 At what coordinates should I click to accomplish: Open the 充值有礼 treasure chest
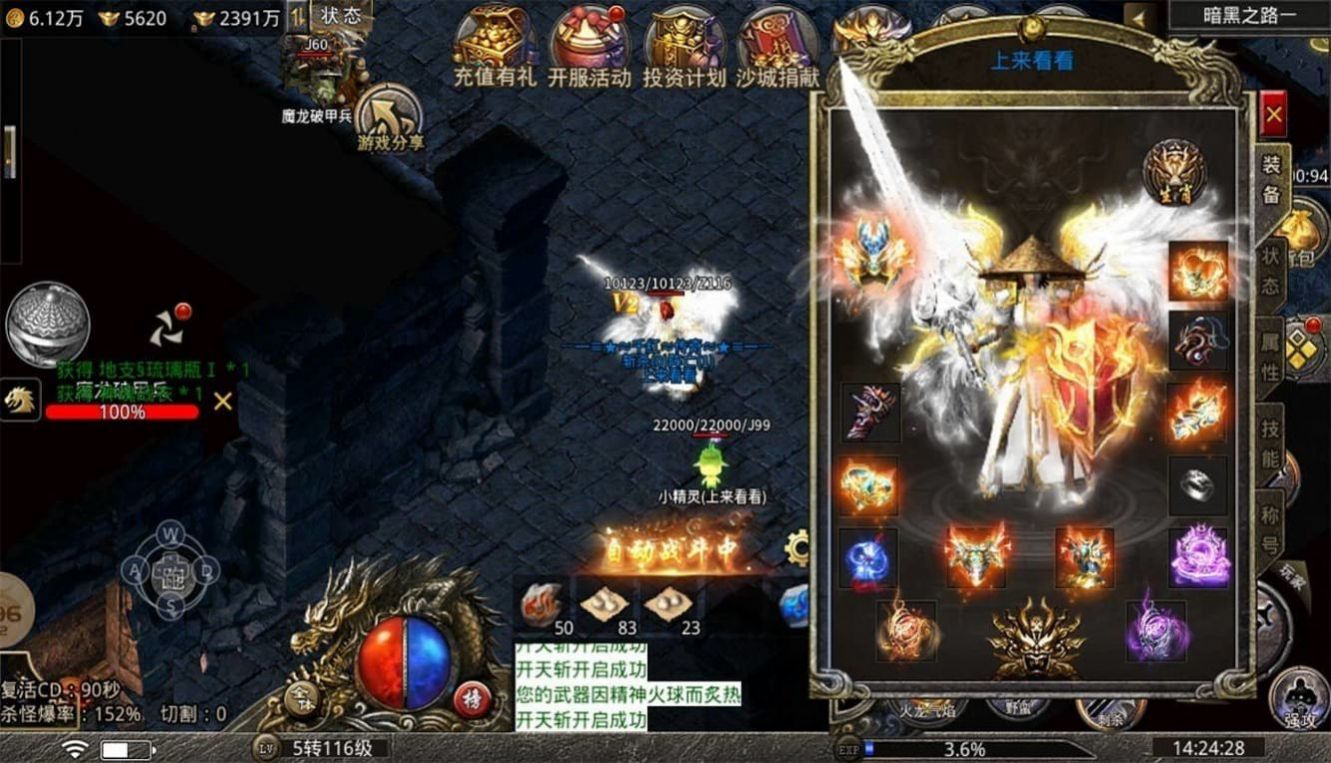click(494, 46)
